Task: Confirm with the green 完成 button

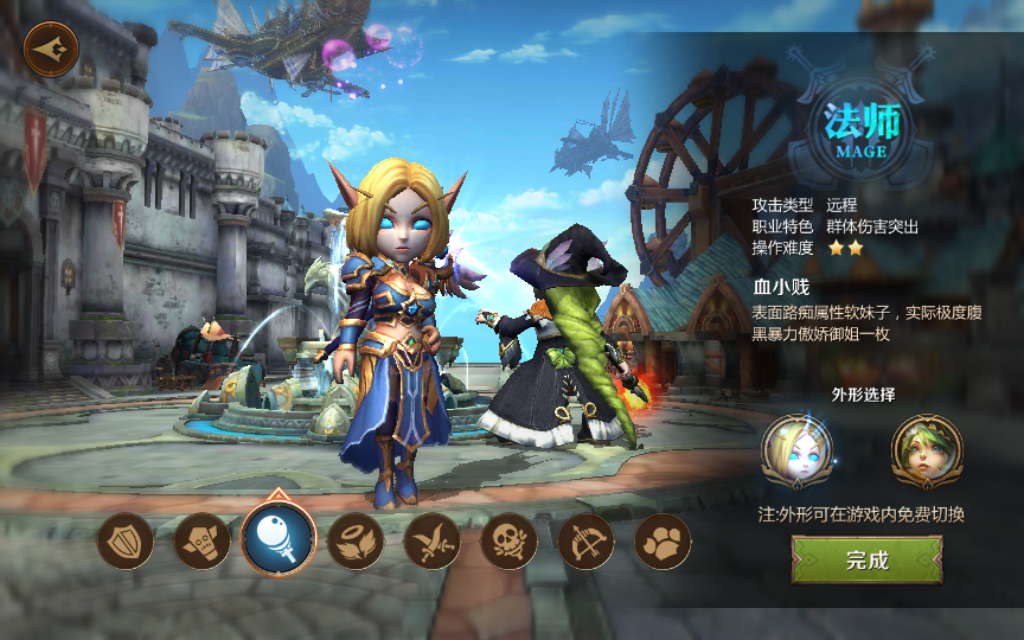Action: [x=867, y=560]
